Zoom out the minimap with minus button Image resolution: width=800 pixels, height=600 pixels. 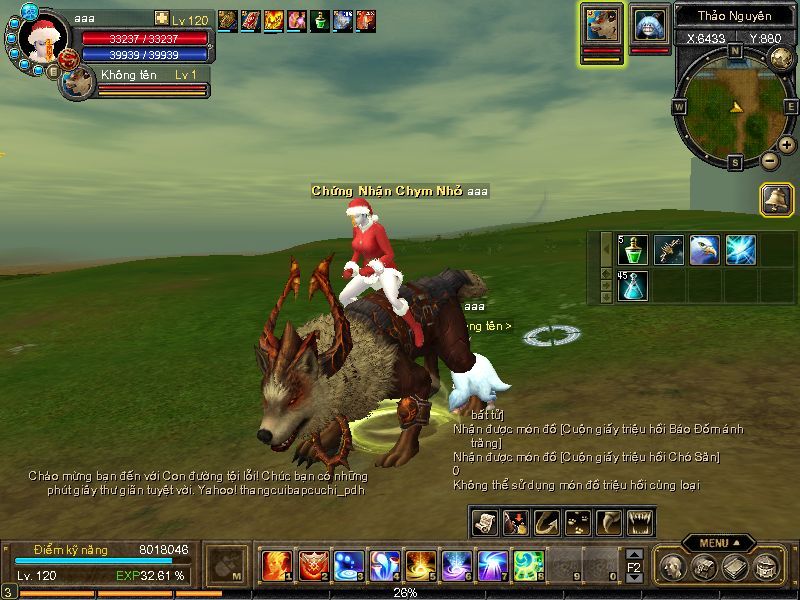[769, 160]
